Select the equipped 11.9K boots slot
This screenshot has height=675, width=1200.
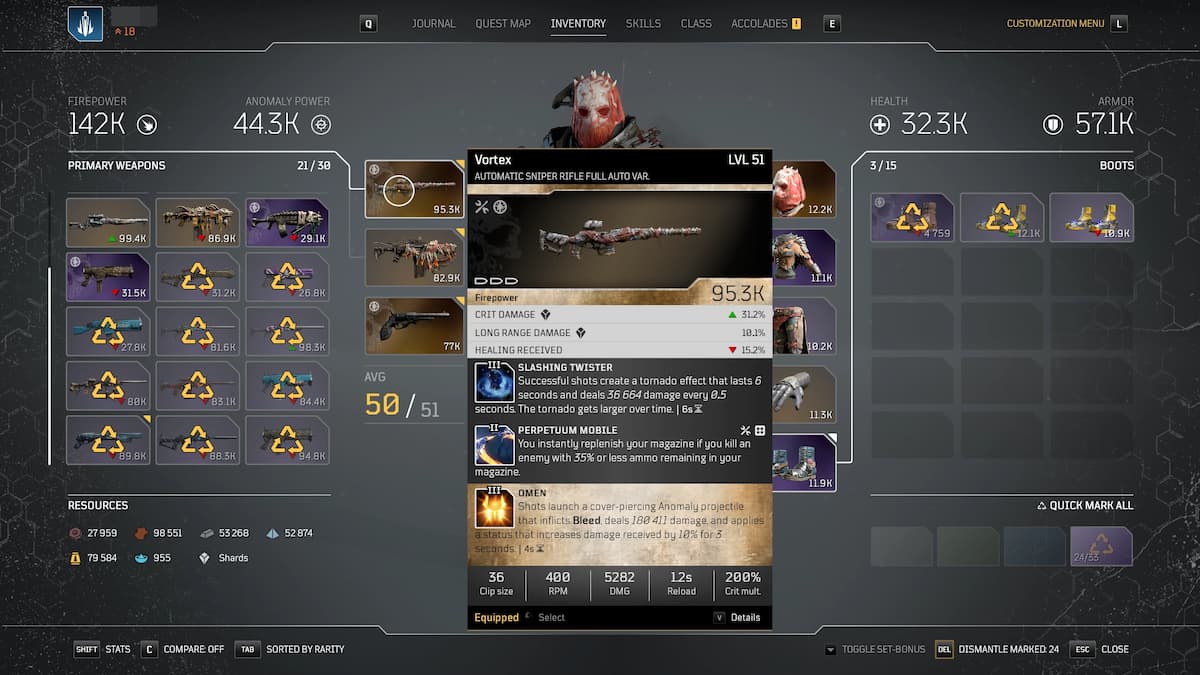[x=804, y=463]
